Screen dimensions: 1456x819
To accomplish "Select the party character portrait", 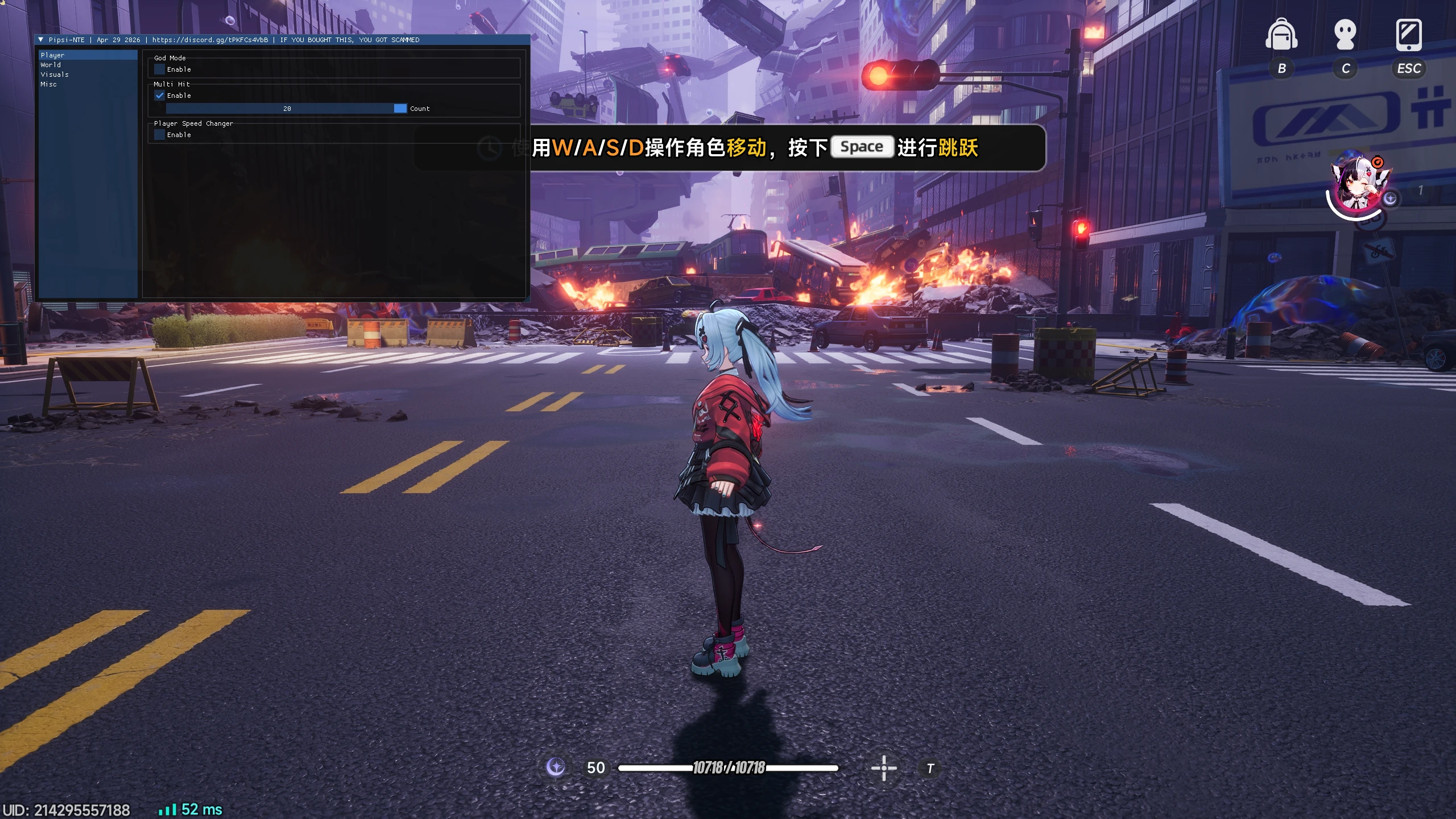I will pyautogui.click(x=1358, y=185).
